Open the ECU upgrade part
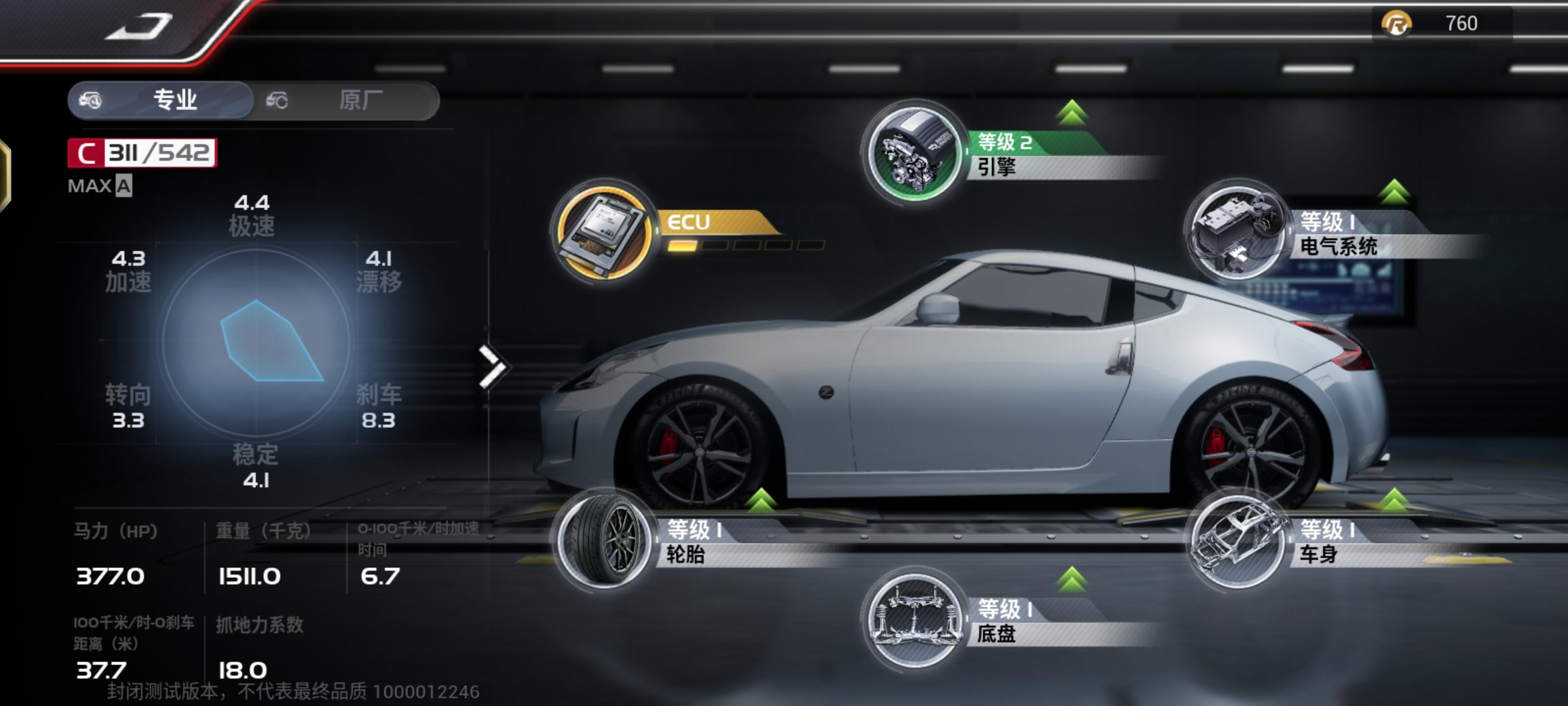 click(x=604, y=231)
